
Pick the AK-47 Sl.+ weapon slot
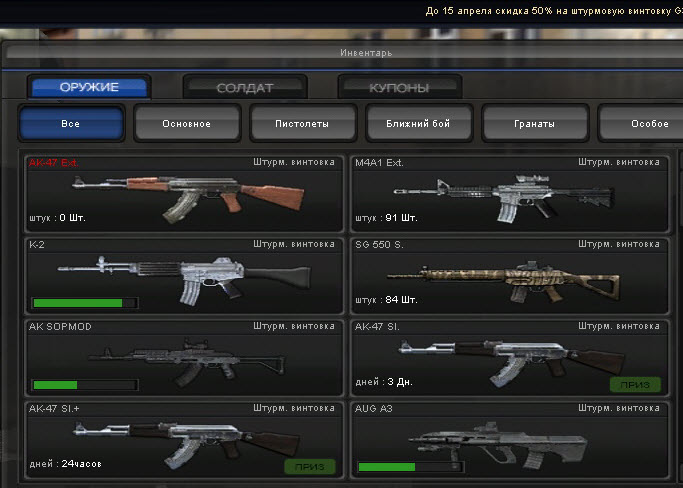(x=182, y=439)
